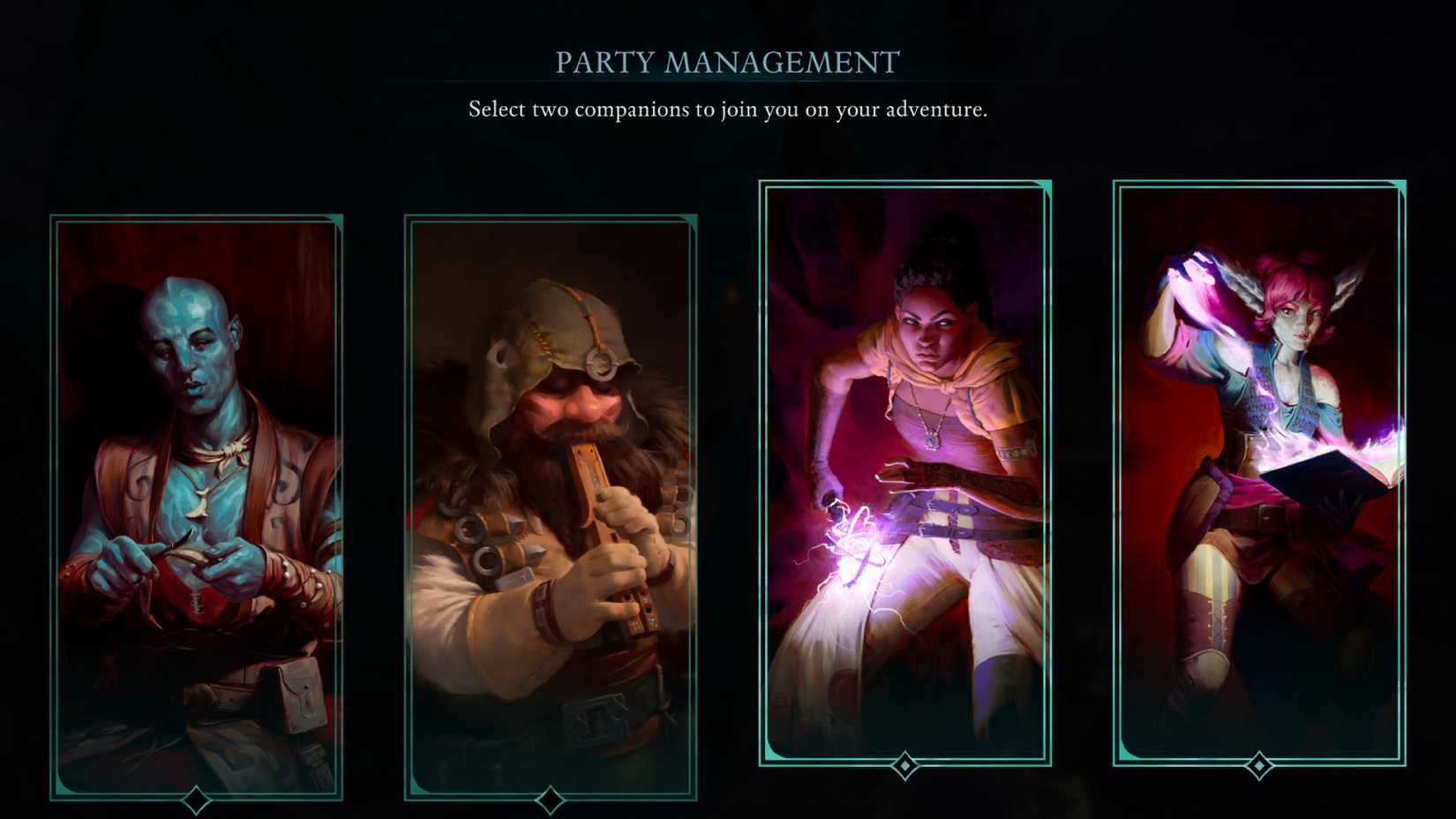This screenshot has height=819, width=1456.
Task: Click the companion selection instruction text
Action: pyautogui.click(x=727, y=110)
